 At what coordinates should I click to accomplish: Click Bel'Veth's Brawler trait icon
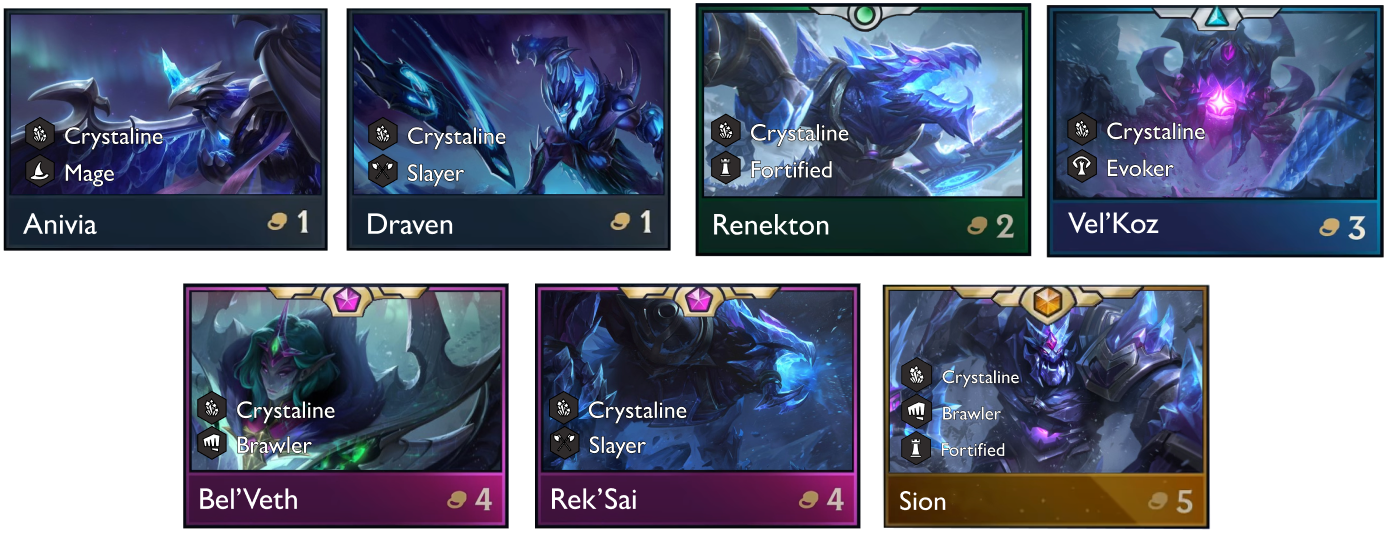[x=211, y=445]
